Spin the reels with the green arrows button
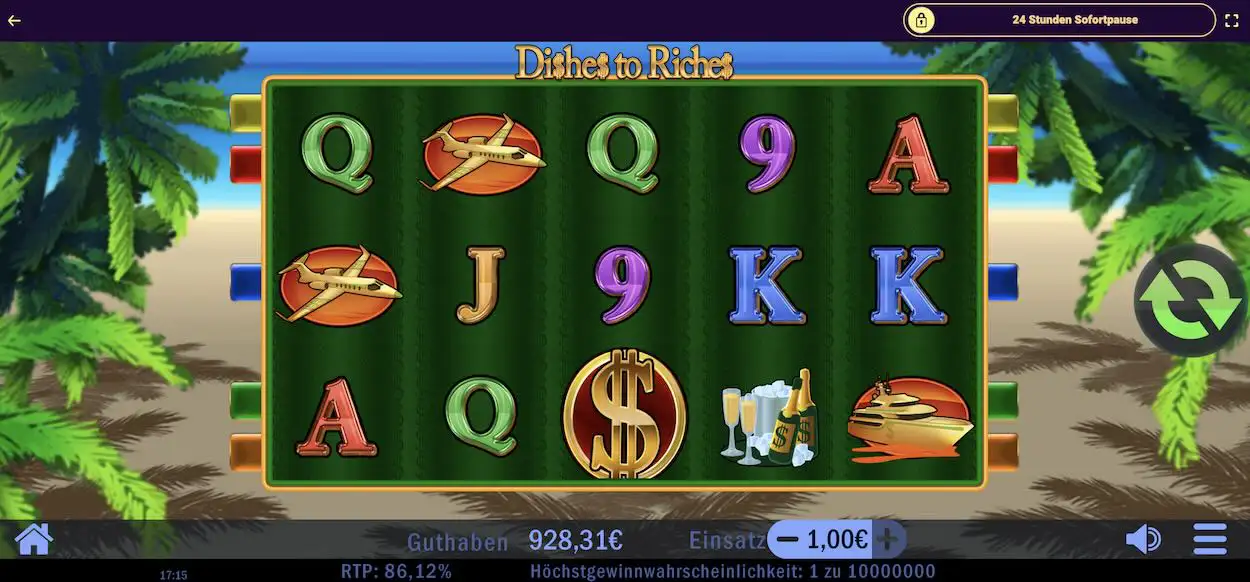1250x582 pixels. point(1189,300)
